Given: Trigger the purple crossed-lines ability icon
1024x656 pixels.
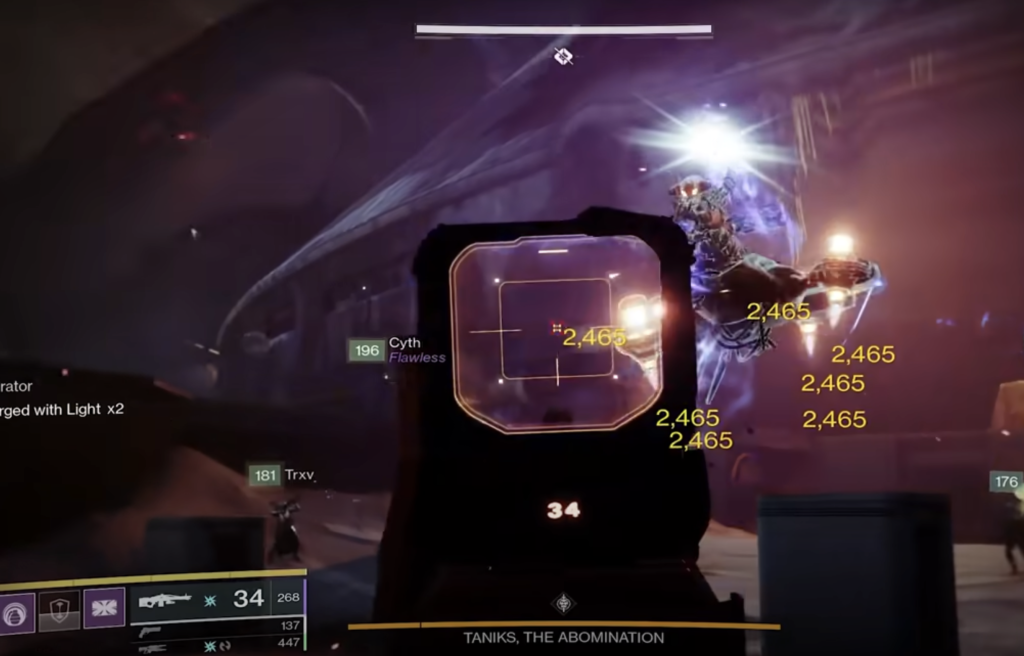Looking at the screenshot, I should click(103, 609).
